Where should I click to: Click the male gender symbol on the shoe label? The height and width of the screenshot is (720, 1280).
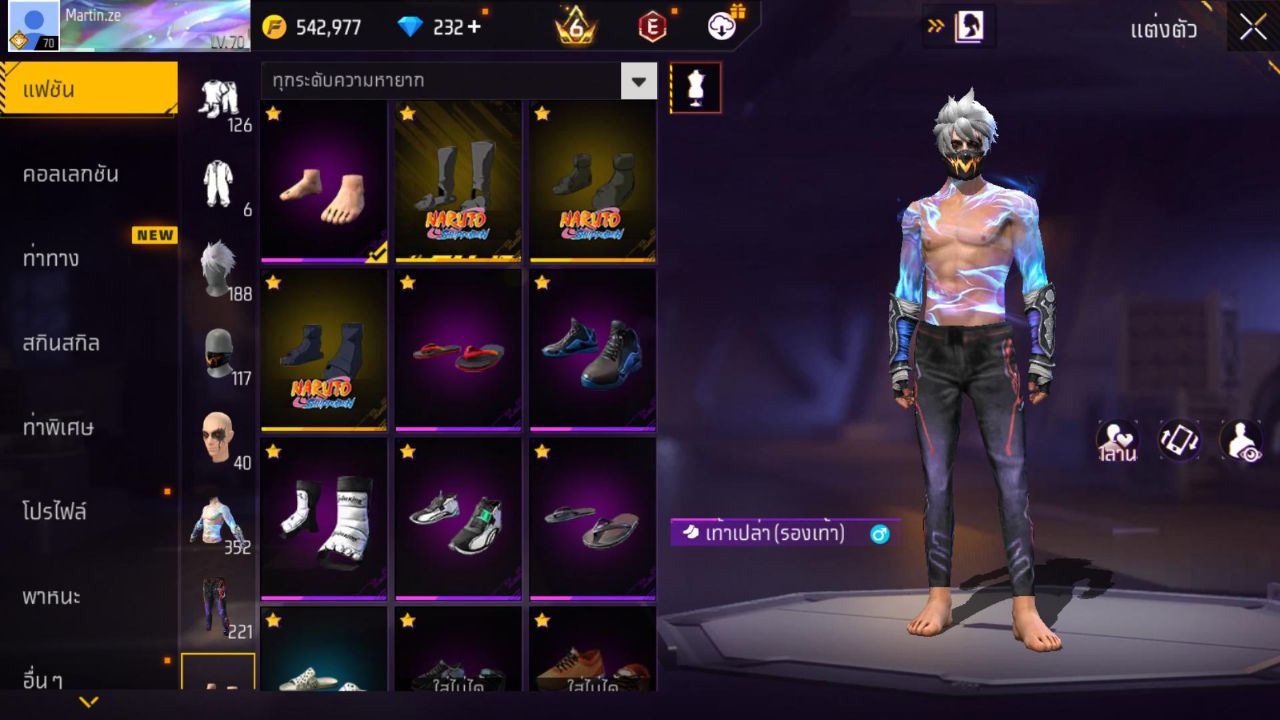[878, 534]
